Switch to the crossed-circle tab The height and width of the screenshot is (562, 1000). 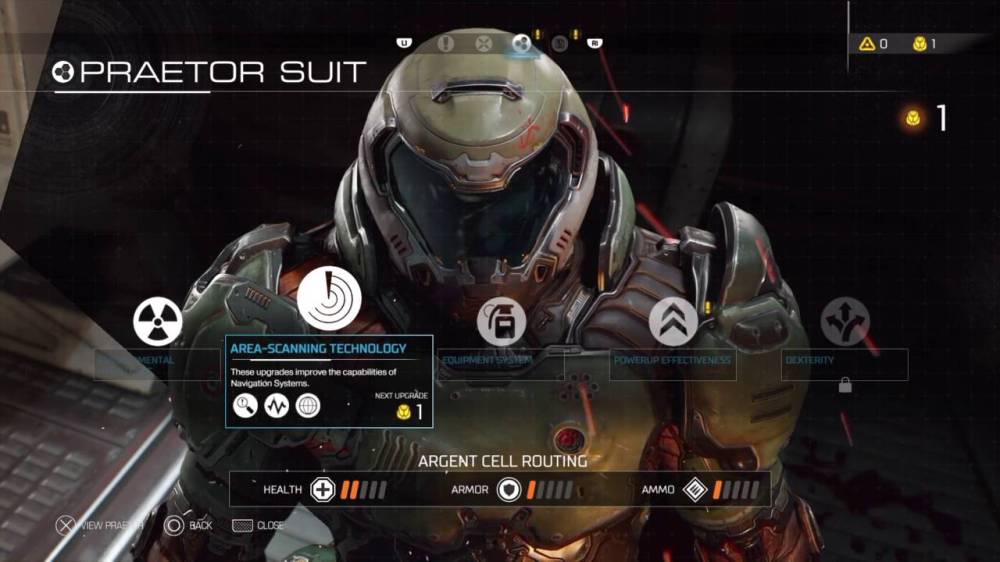click(483, 43)
